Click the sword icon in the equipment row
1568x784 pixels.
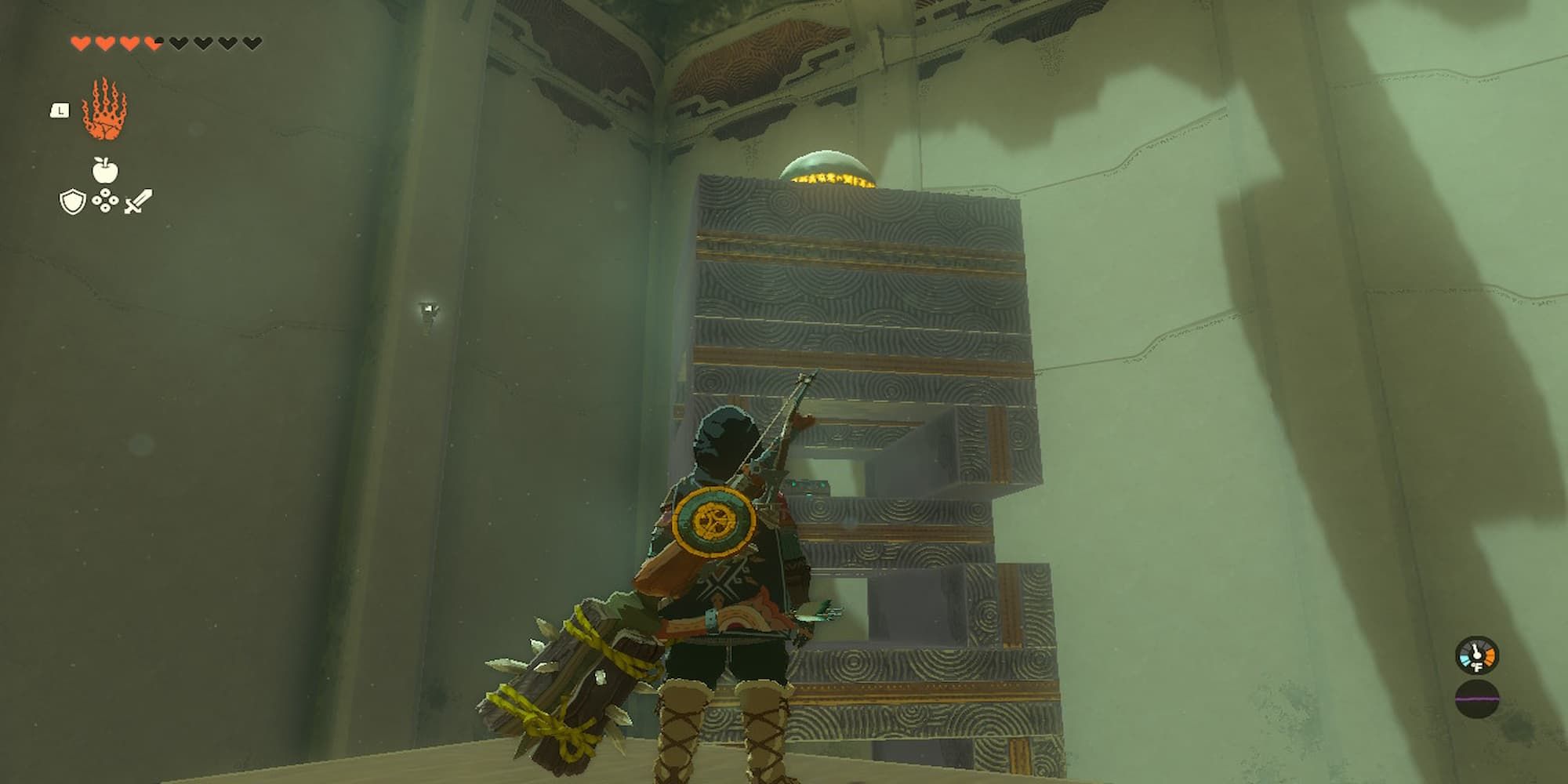(138, 201)
